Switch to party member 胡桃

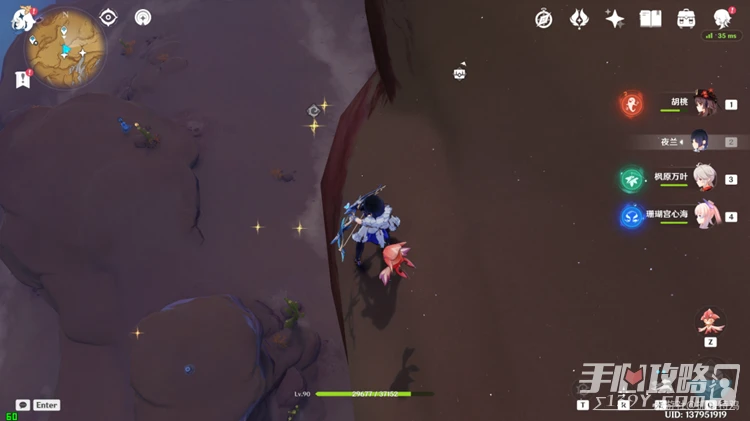[x=705, y=102]
